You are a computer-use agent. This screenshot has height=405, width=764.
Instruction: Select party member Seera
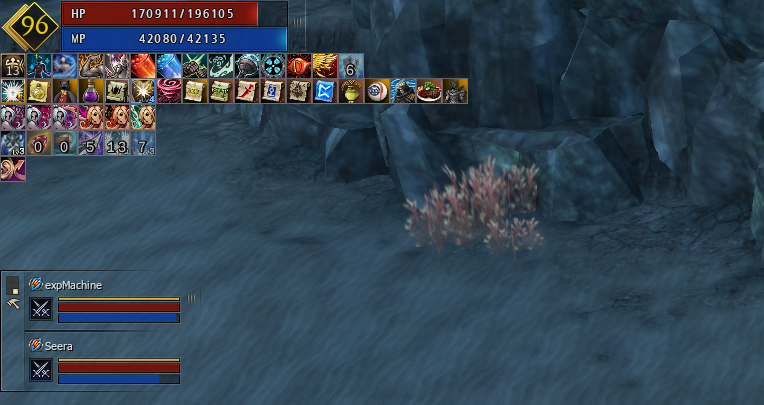(60, 346)
